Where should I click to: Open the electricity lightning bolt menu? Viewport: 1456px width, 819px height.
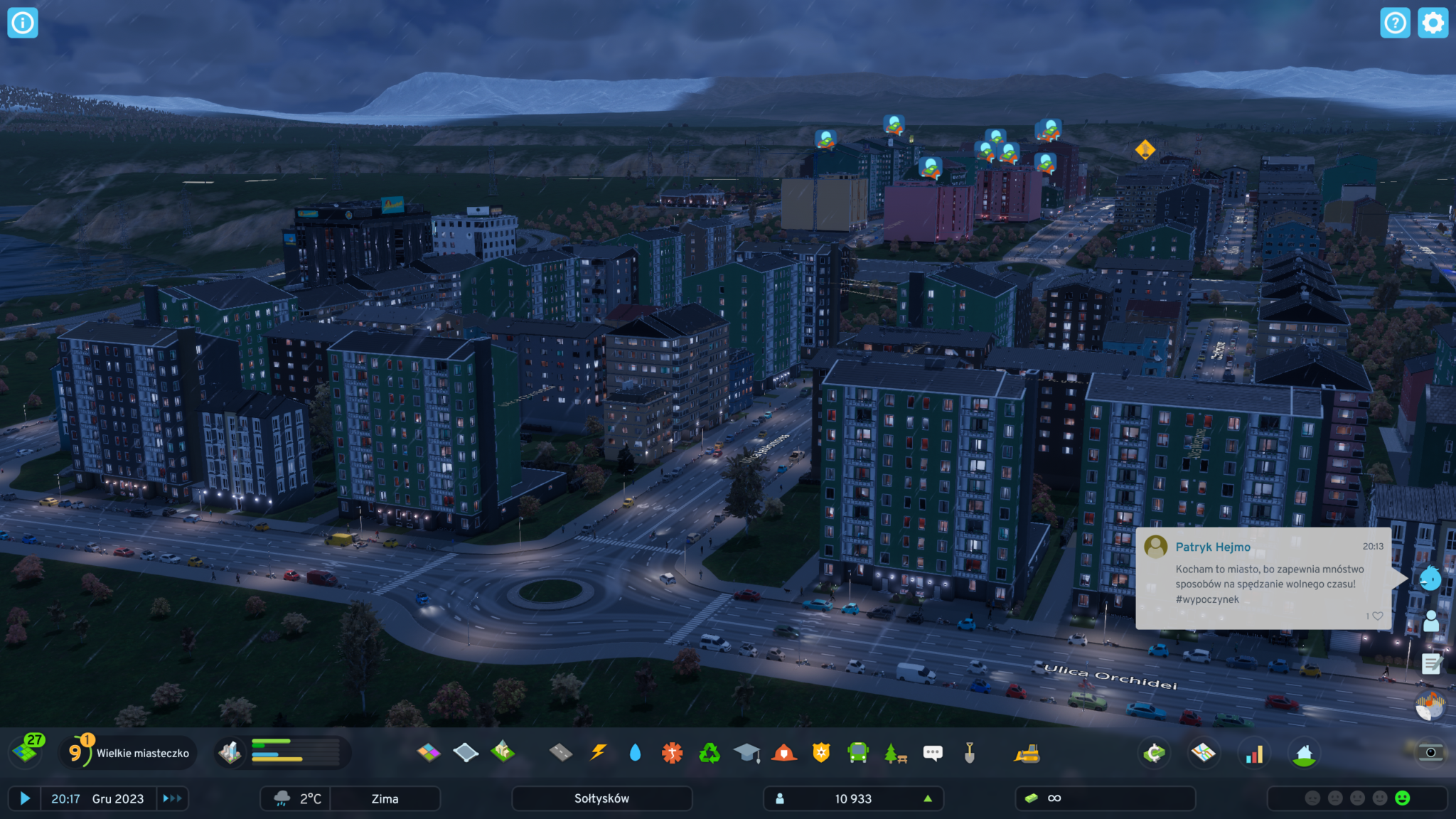click(x=599, y=752)
